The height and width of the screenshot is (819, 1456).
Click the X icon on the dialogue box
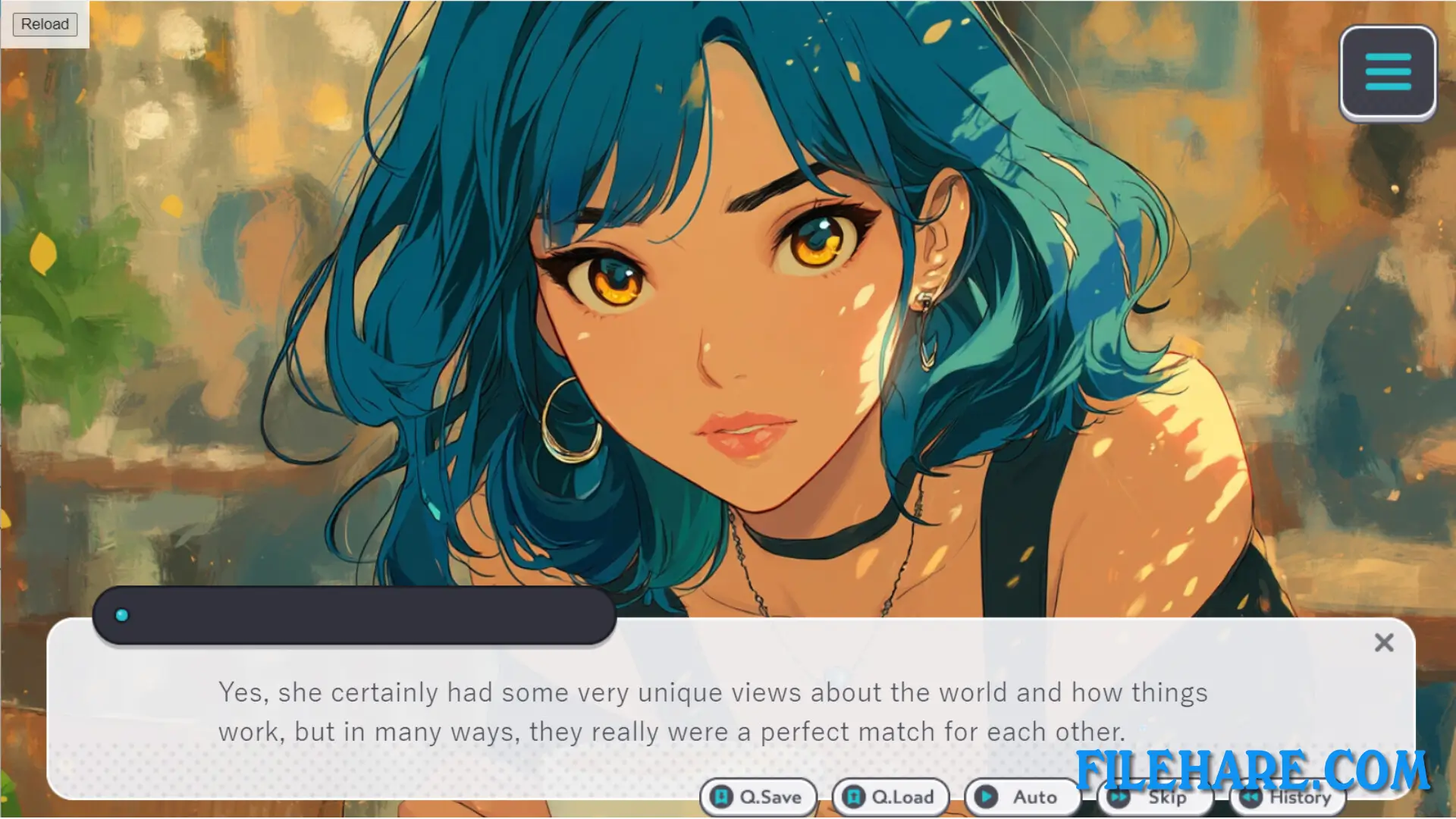click(1384, 642)
